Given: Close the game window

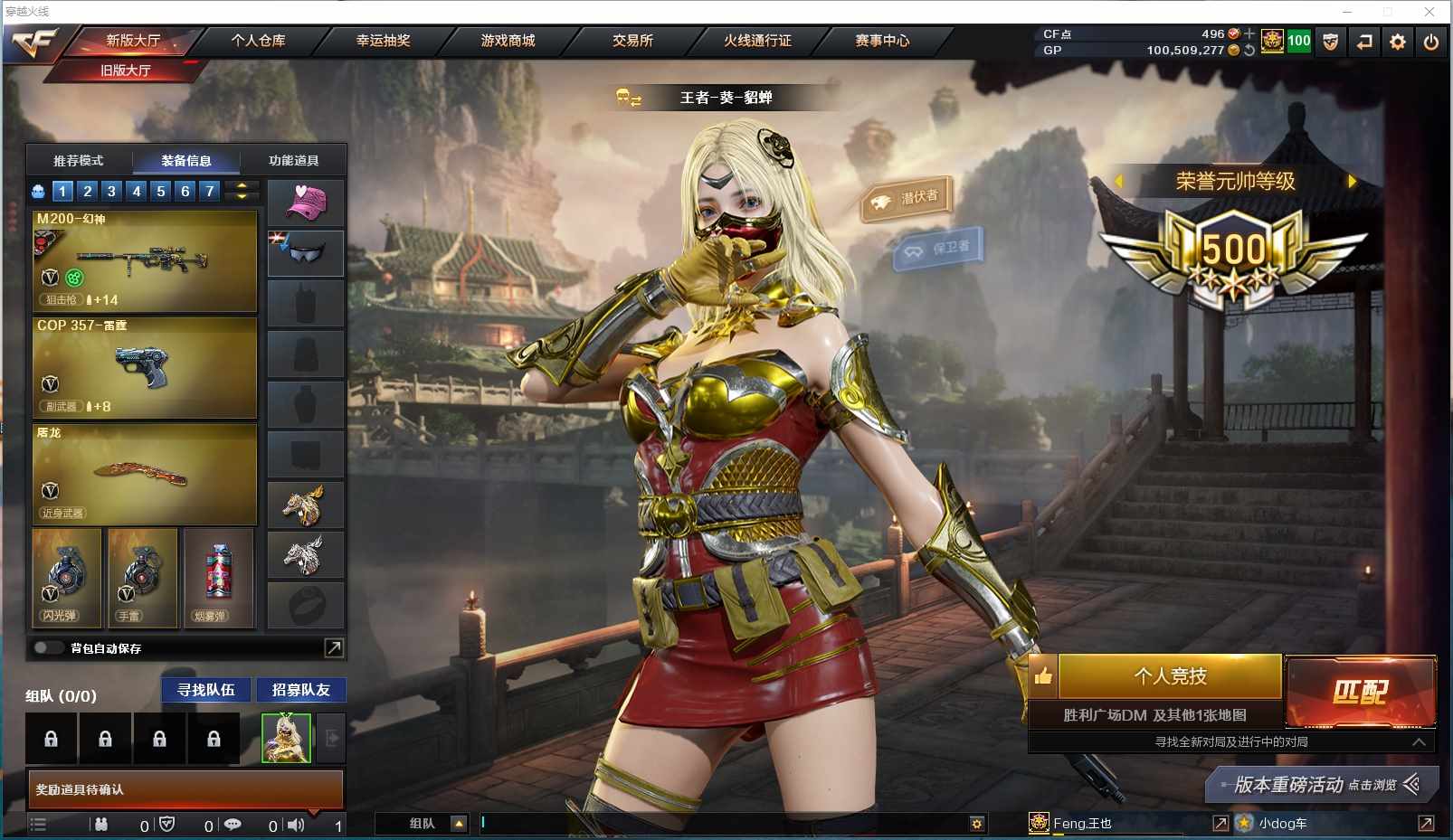Looking at the screenshot, I should click(x=1429, y=12).
